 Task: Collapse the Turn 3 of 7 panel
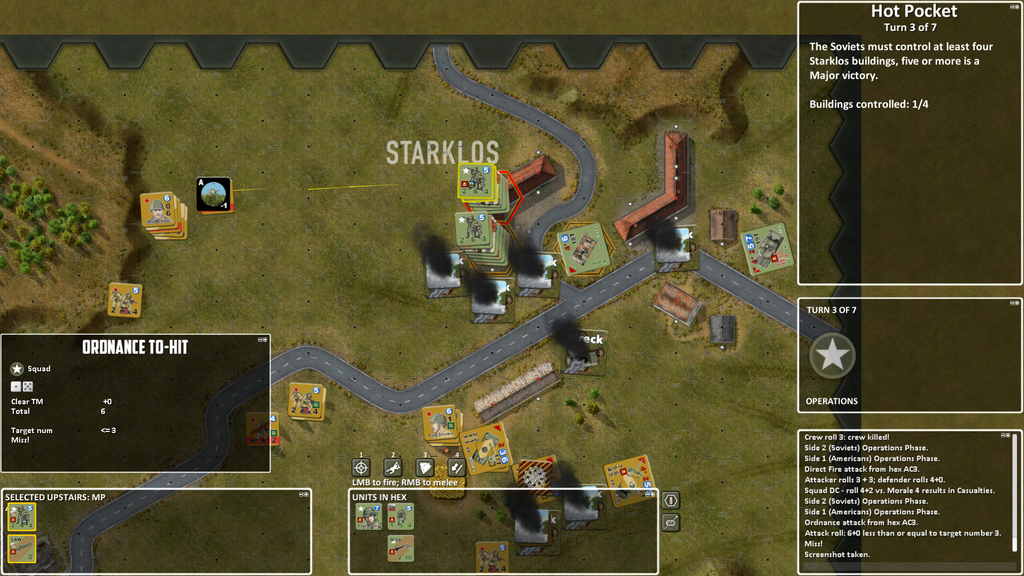[1012, 304]
